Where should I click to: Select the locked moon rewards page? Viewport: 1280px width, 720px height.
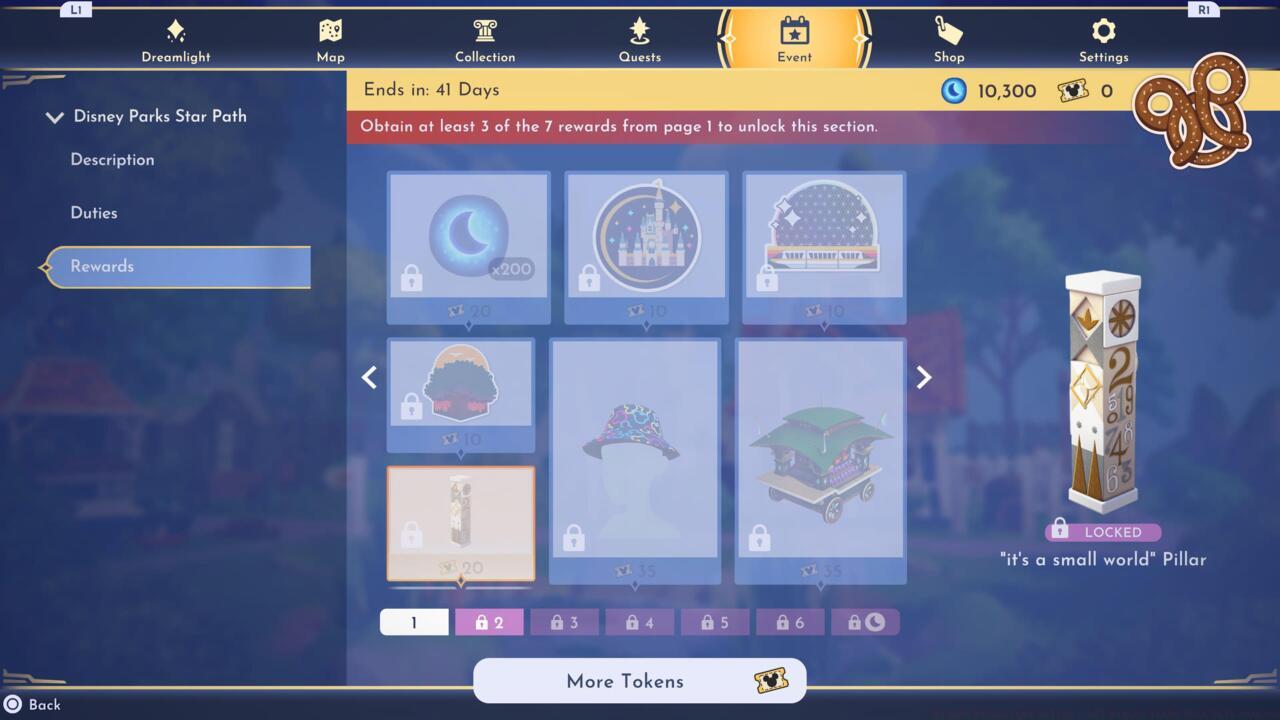[866, 621]
